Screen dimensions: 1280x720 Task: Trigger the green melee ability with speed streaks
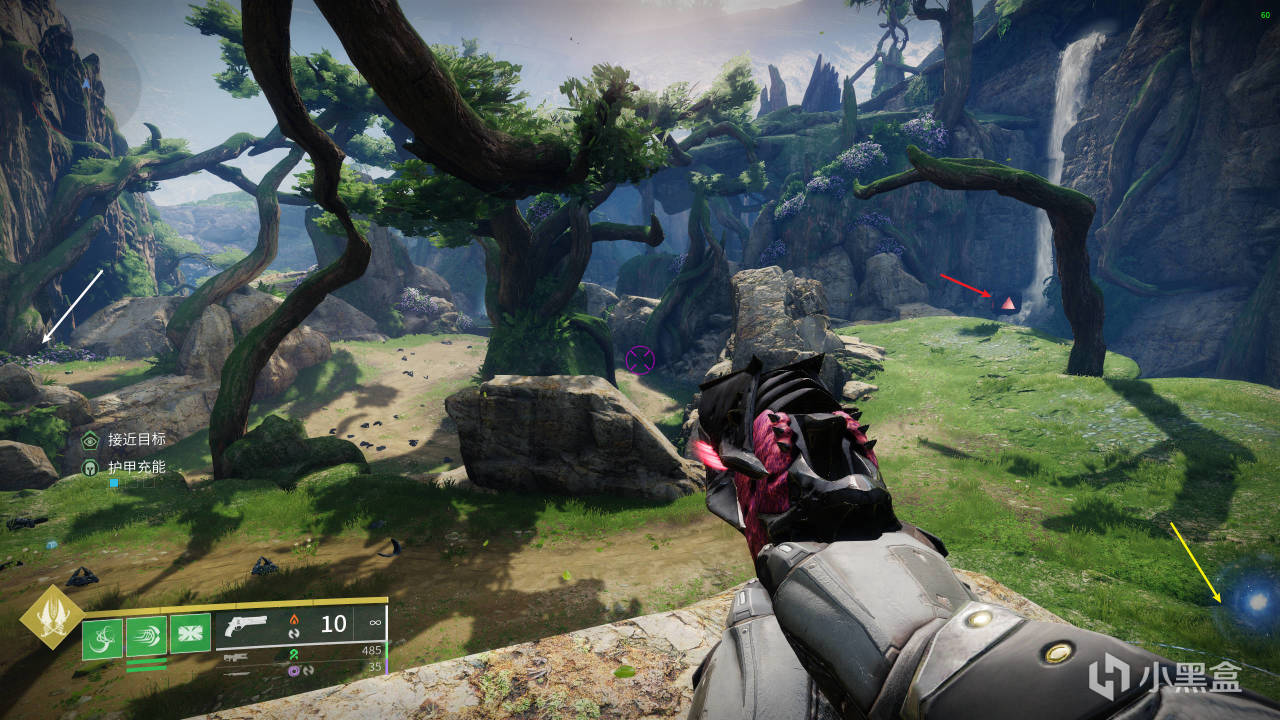(x=146, y=634)
